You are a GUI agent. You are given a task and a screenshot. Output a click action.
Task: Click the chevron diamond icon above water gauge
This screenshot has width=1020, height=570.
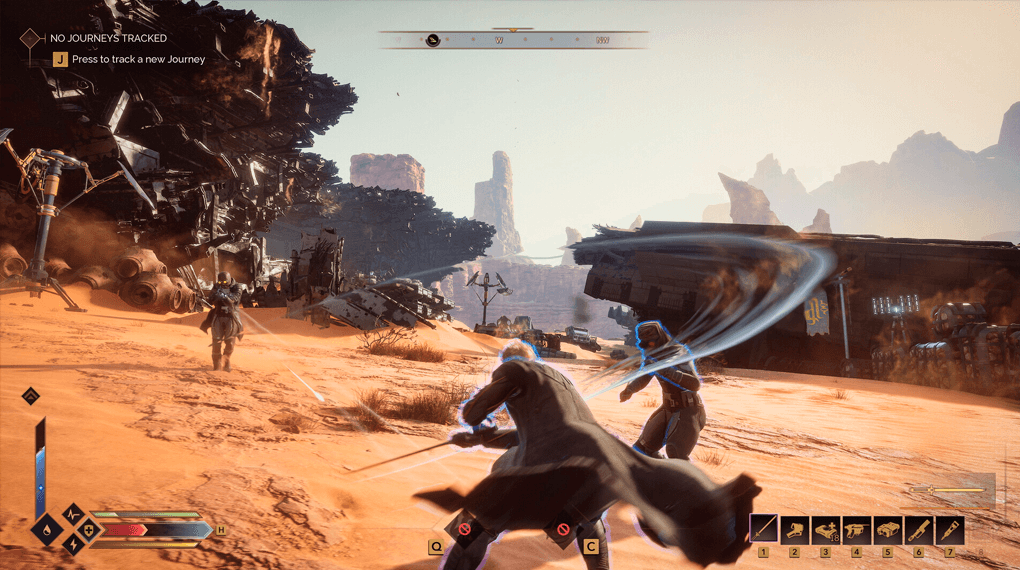(x=31, y=395)
